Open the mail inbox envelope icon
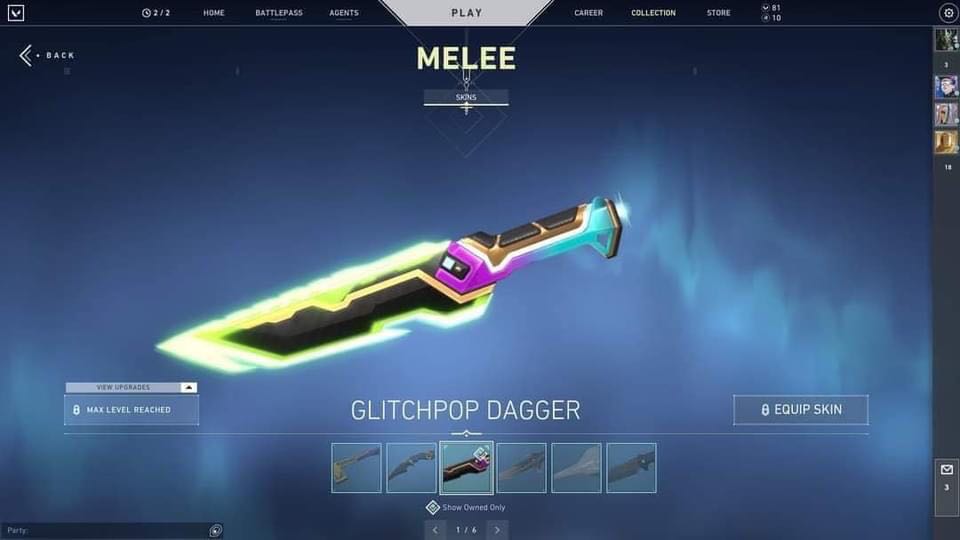The height and width of the screenshot is (540, 960). click(946, 469)
